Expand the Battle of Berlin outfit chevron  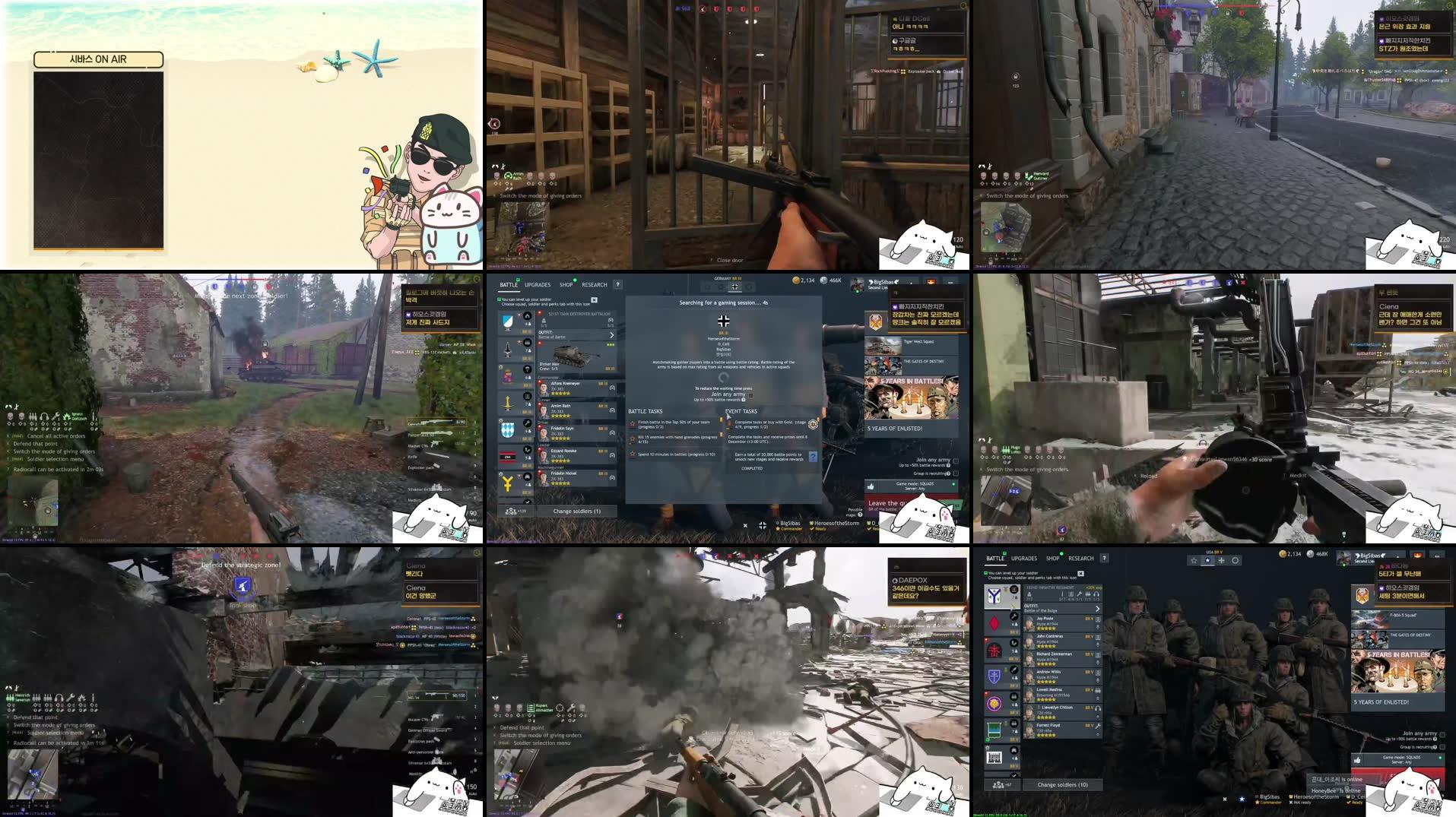point(612,335)
